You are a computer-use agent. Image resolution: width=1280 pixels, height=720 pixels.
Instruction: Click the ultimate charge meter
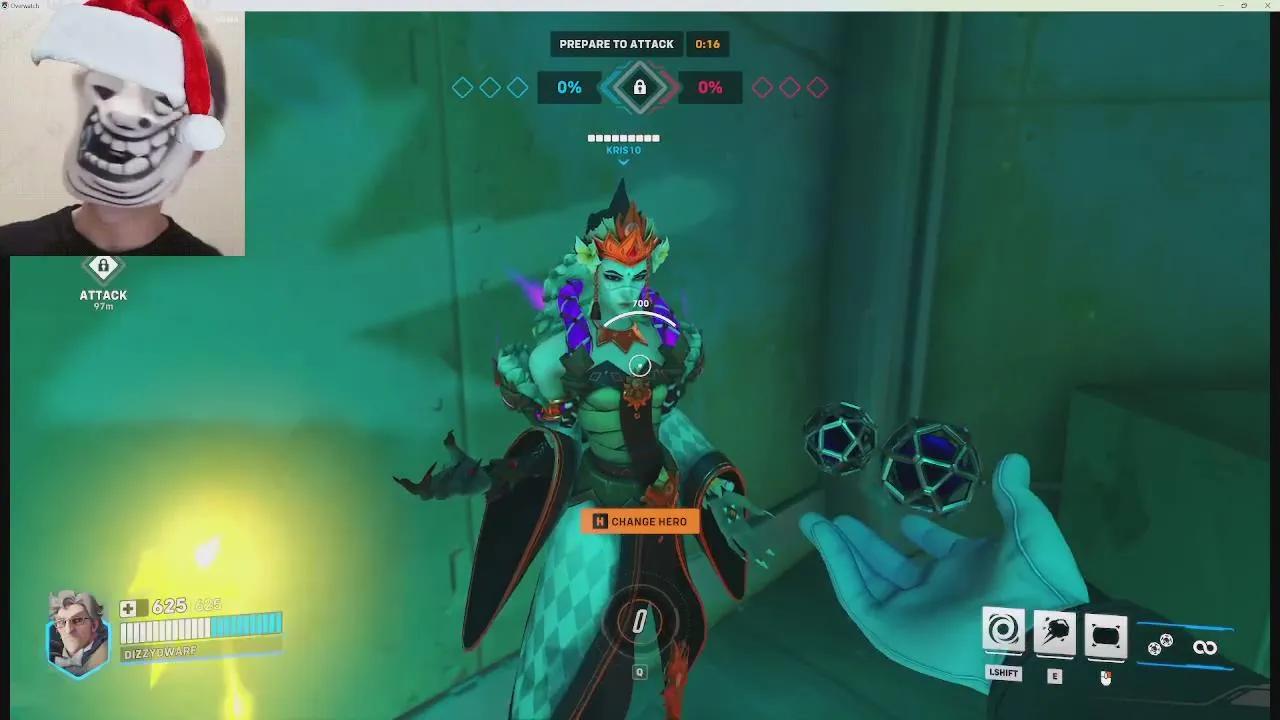pos(640,622)
